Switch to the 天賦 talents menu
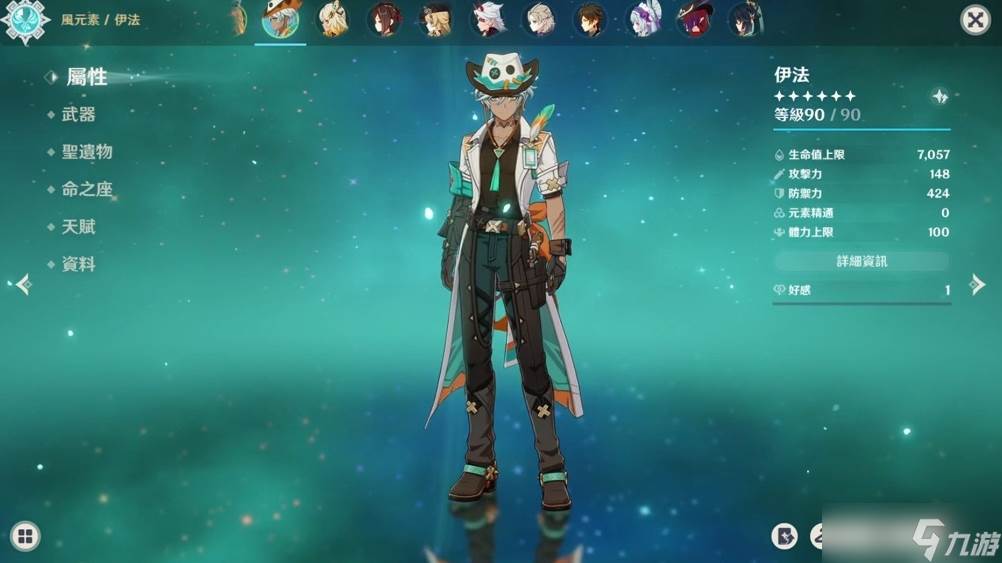Screen dimensions: 1002x563 click(x=78, y=227)
